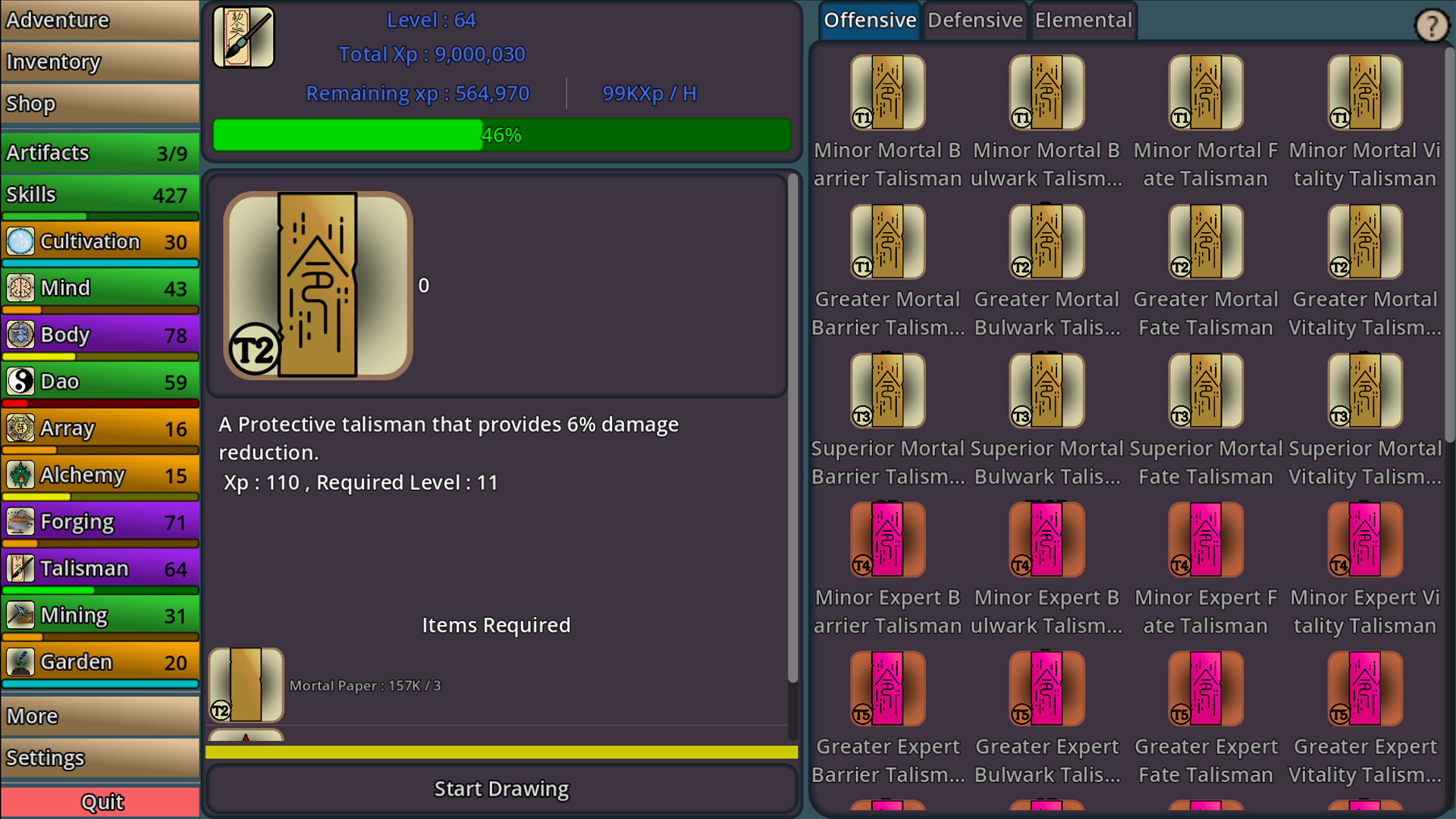The width and height of the screenshot is (1456, 819).
Task: Select the Greater Expert Barrier Talisman icon
Action: pos(887,688)
